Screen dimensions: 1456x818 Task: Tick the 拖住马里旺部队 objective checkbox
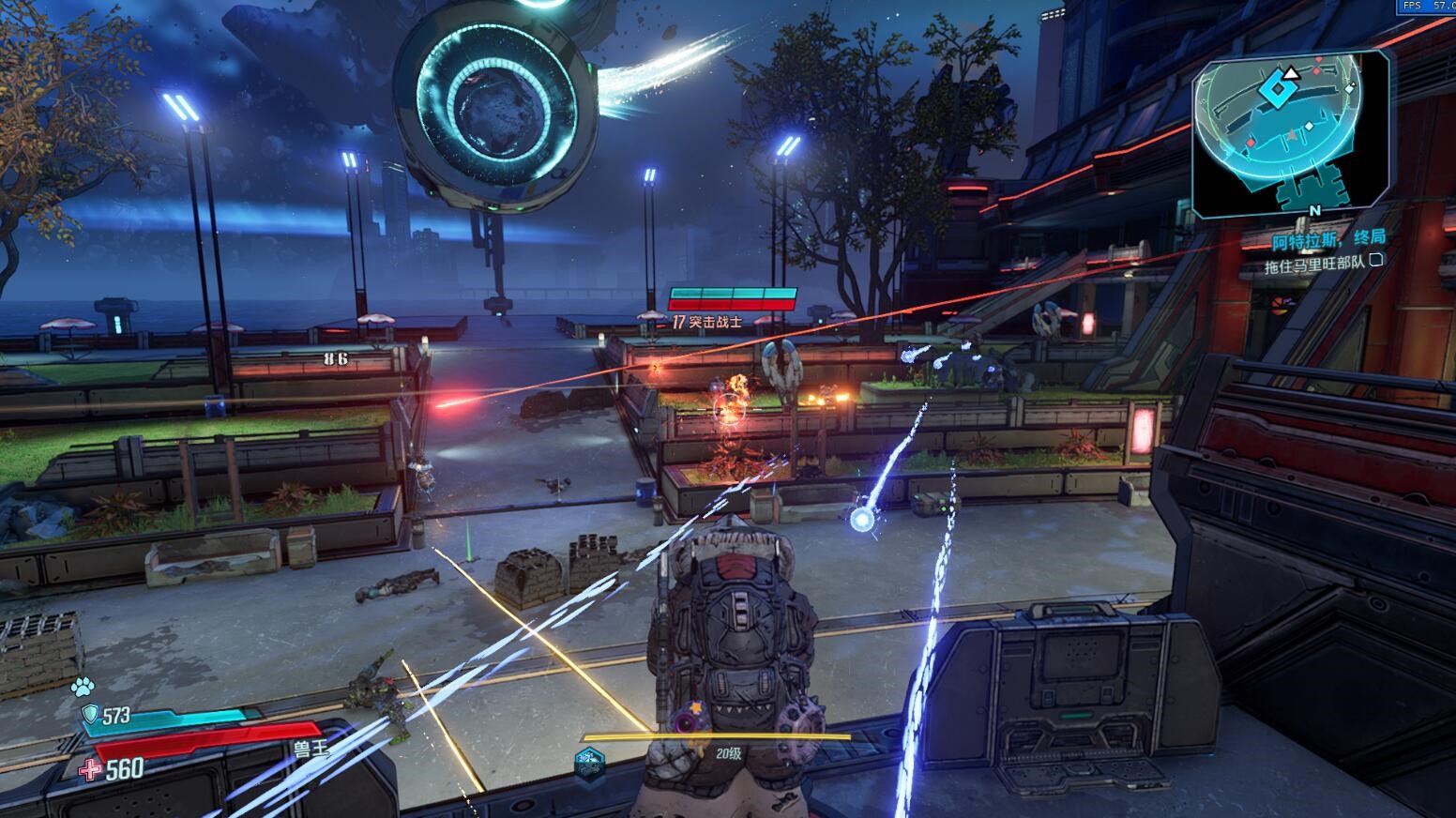pos(1376,262)
